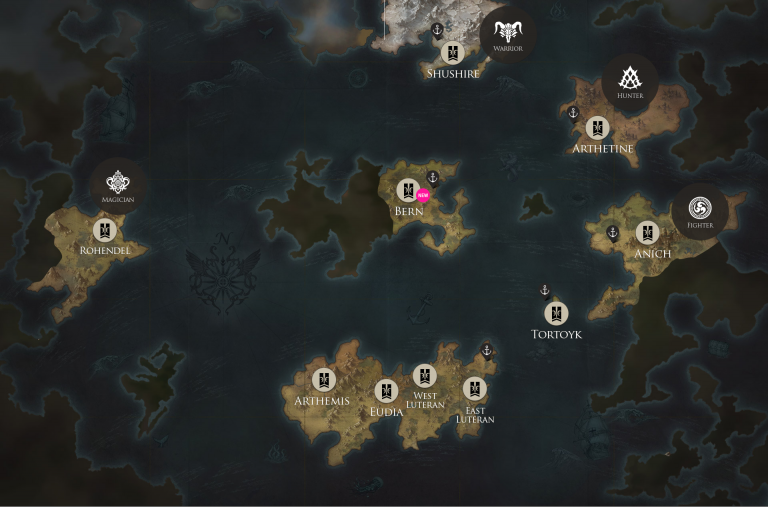Image resolution: width=768 pixels, height=507 pixels.
Task: Open the Magician class icon
Action: pos(118,184)
